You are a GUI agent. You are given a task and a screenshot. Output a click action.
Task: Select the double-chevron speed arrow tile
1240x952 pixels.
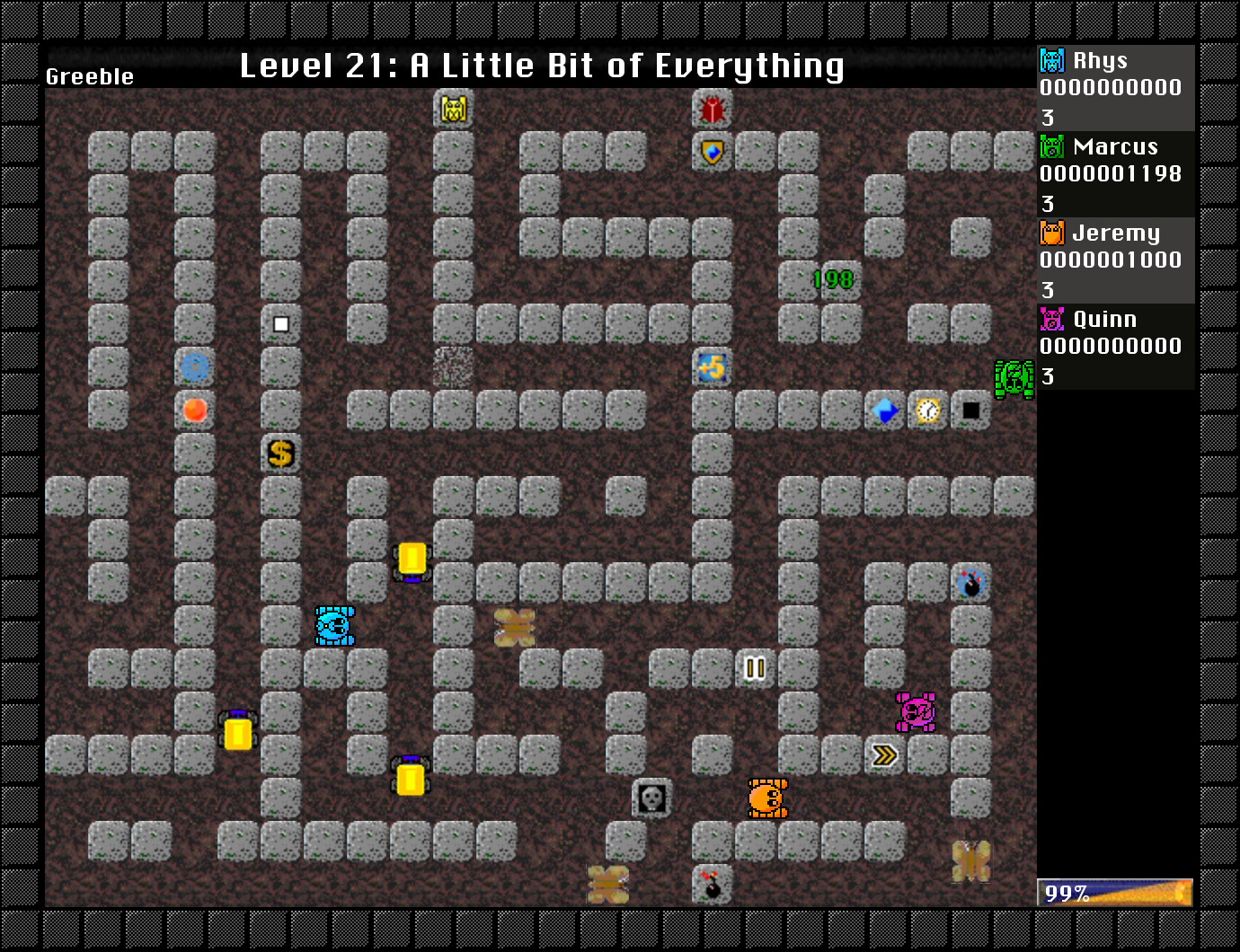(884, 755)
